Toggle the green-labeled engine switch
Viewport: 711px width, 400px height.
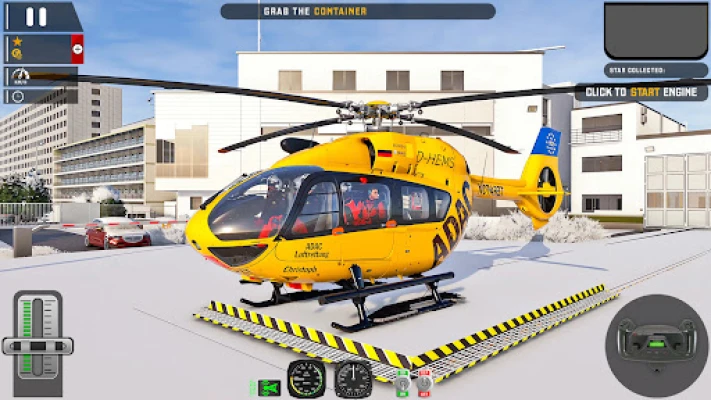[403, 381]
